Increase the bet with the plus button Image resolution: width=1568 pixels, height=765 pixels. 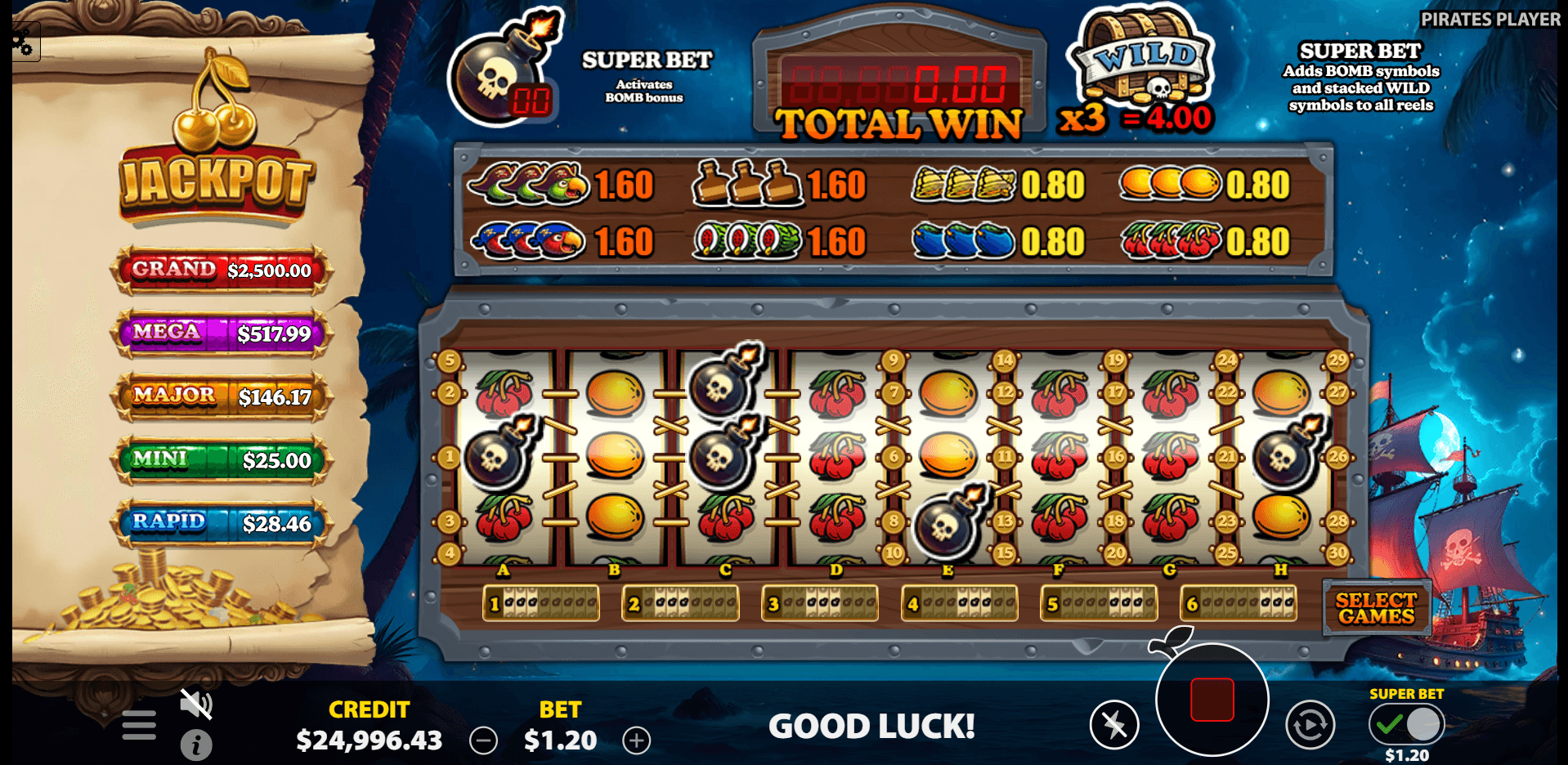637,740
